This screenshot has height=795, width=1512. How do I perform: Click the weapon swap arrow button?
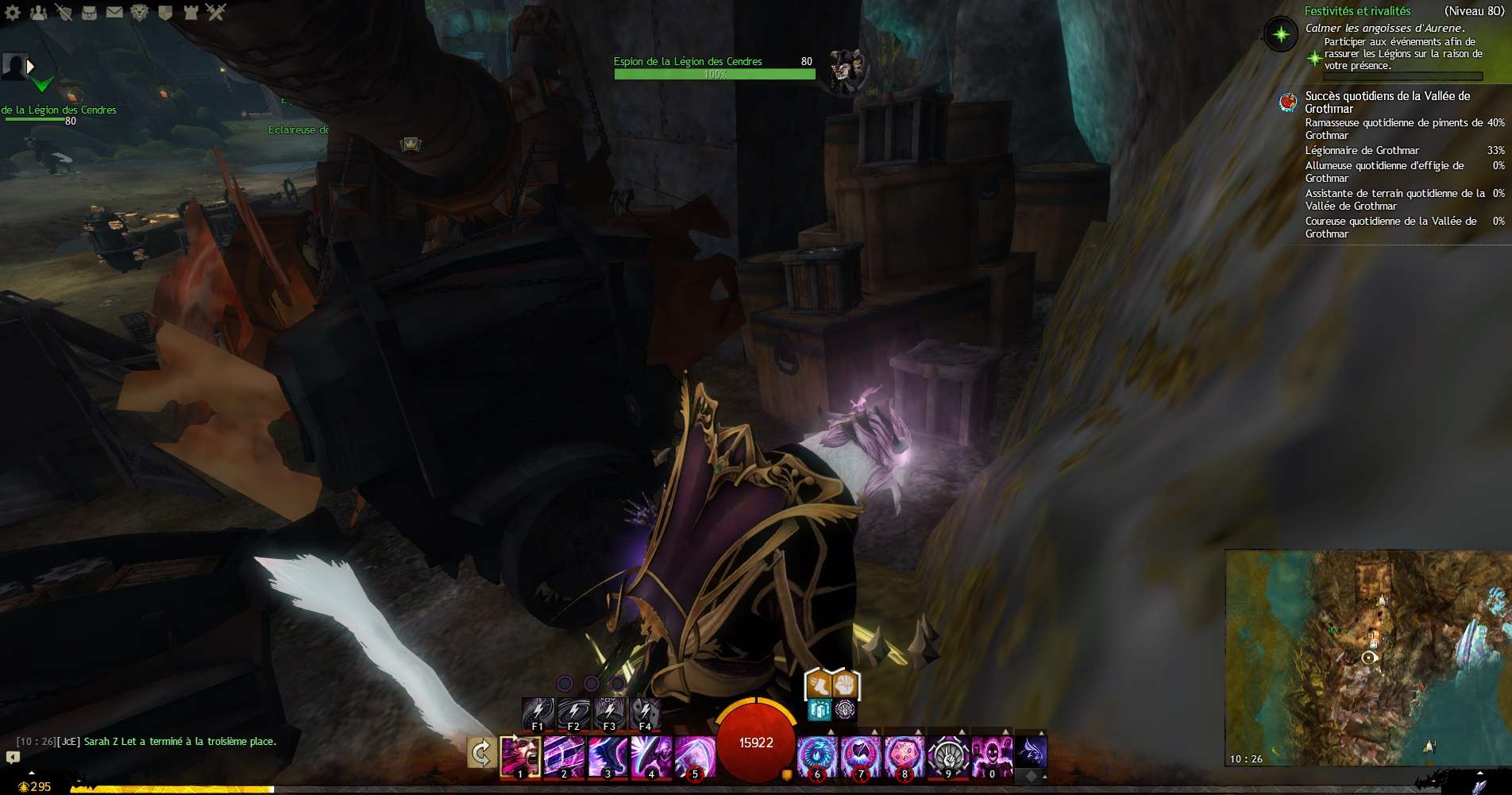coord(481,753)
